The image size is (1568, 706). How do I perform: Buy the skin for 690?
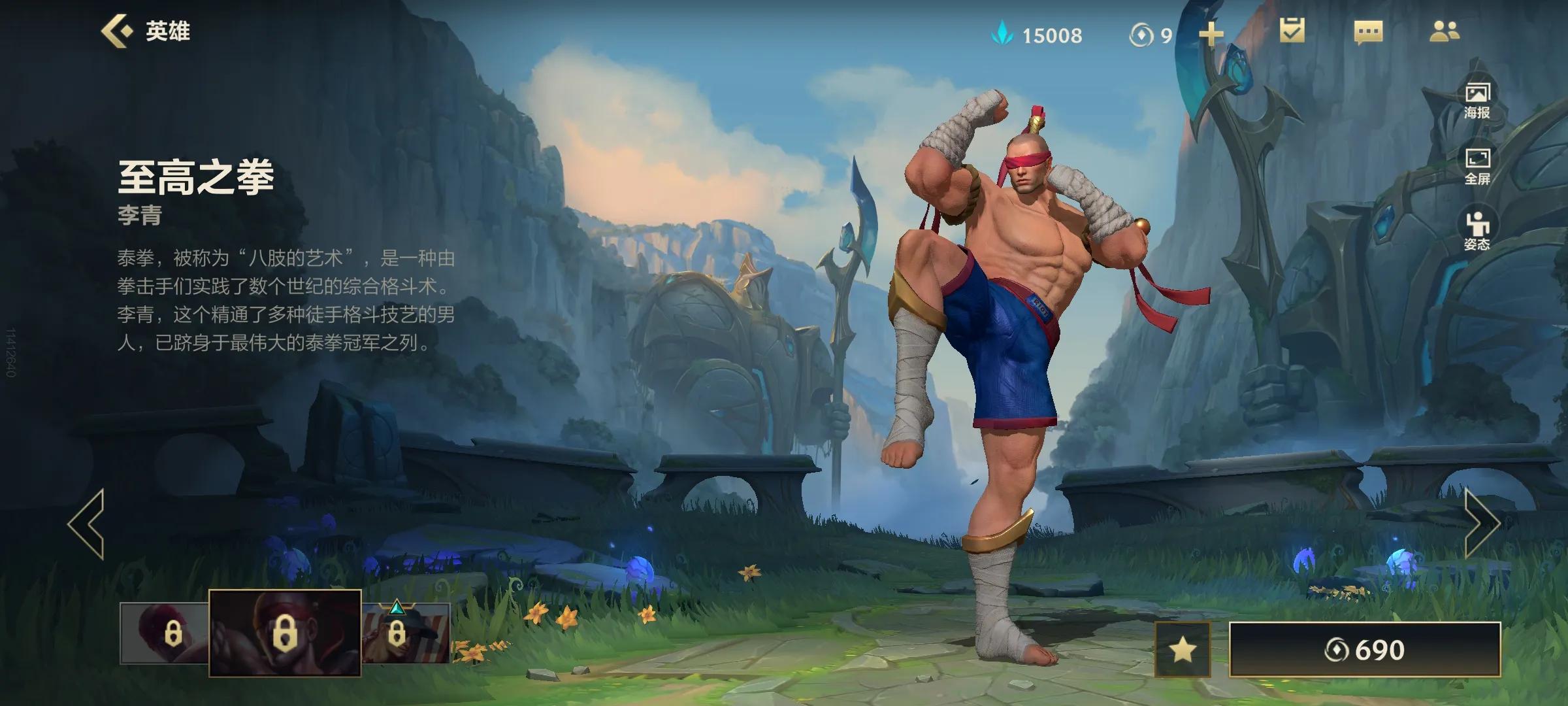[1365, 650]
